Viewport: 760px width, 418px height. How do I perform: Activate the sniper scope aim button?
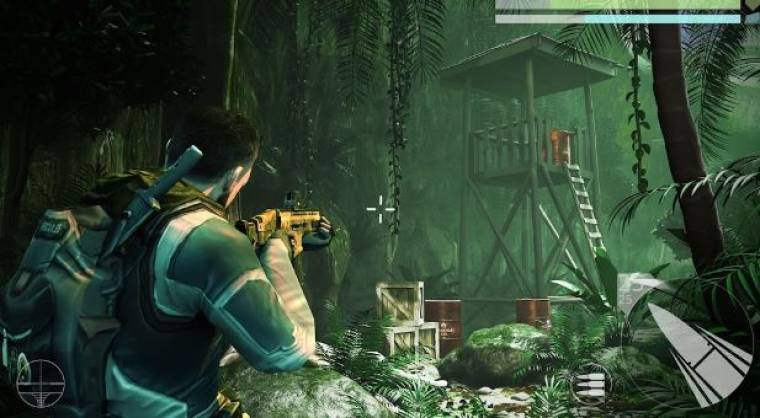[40, 383]
